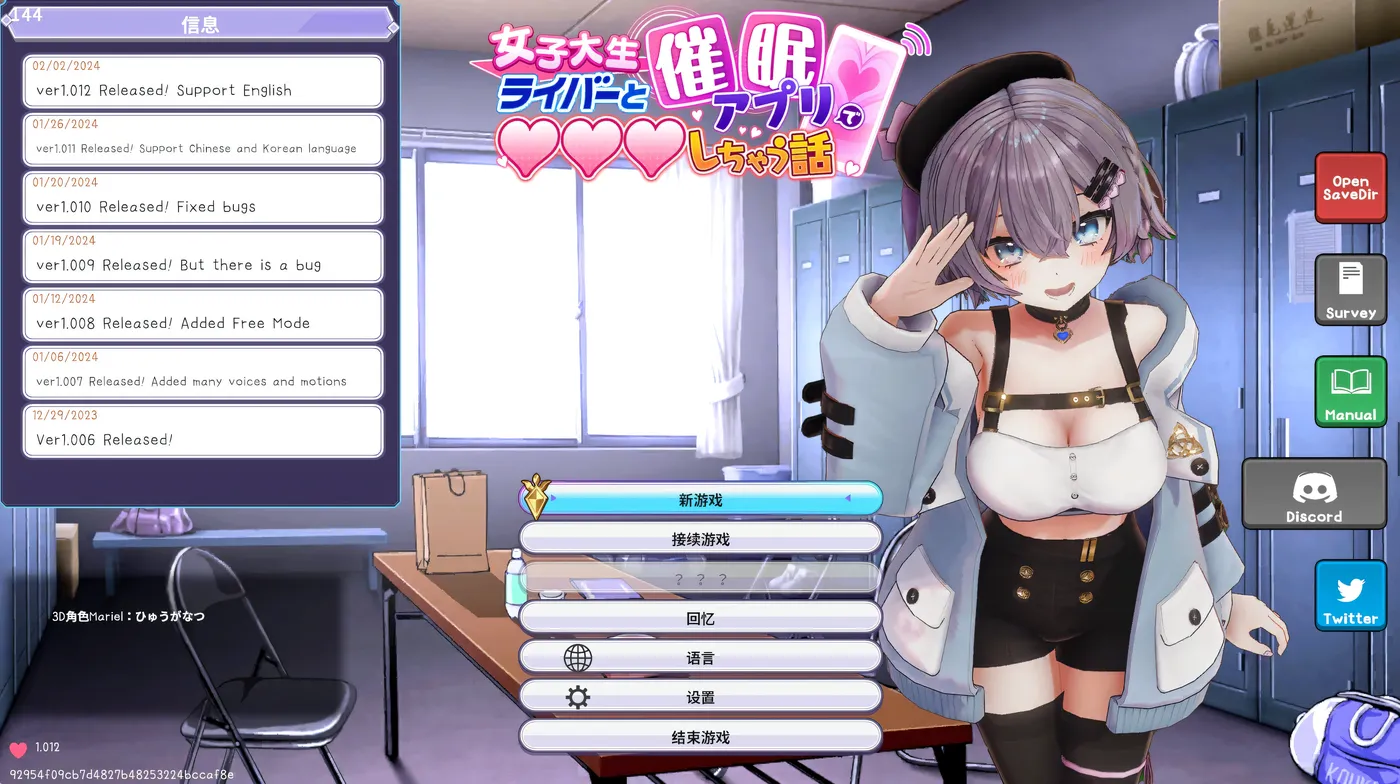The height and width of the screenshot is (784, 1400).
Task: Click 接续游戏 to continue the game
Action: [x=700, y=537]
